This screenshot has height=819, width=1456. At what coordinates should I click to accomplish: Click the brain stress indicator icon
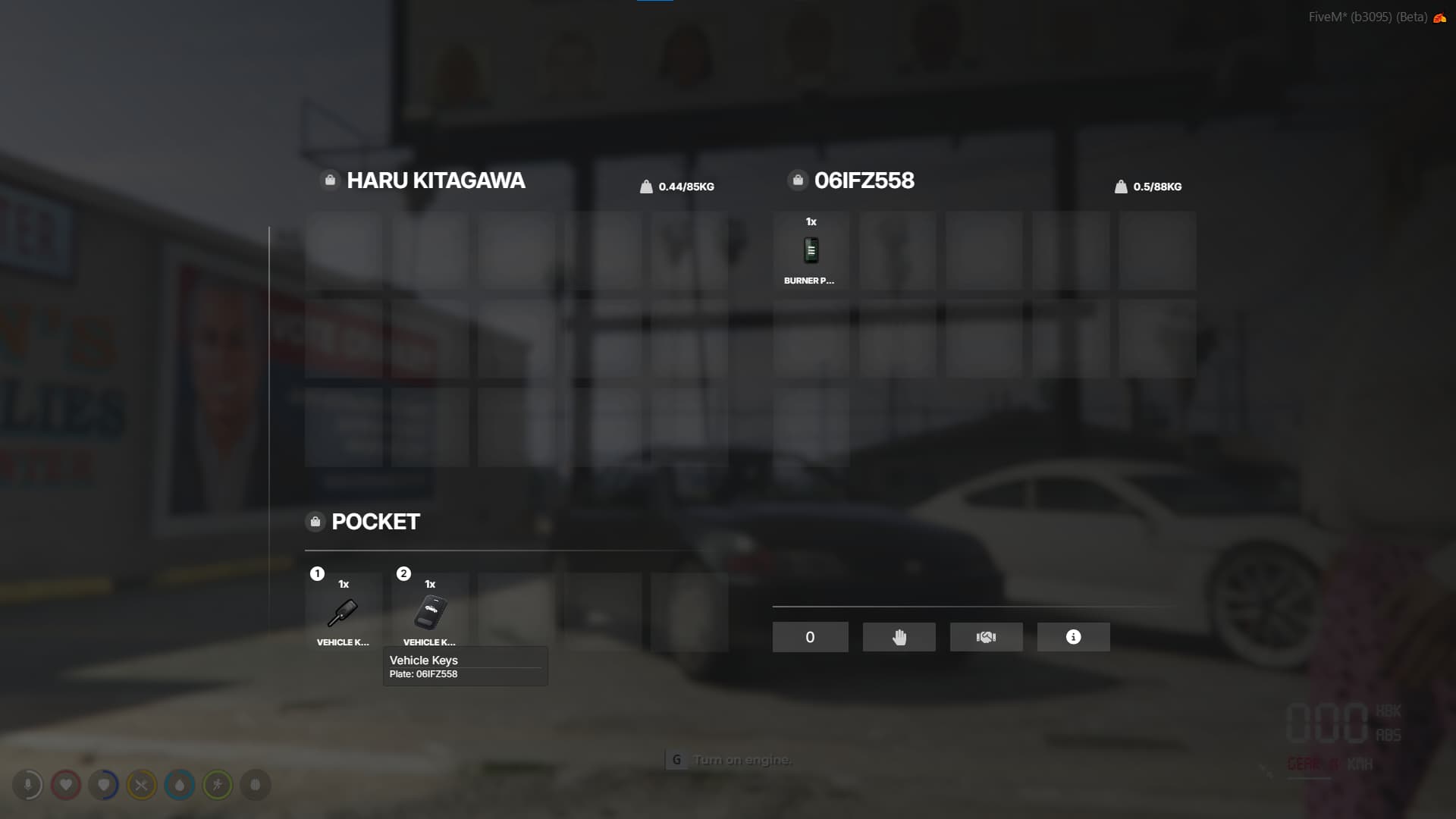255,785
